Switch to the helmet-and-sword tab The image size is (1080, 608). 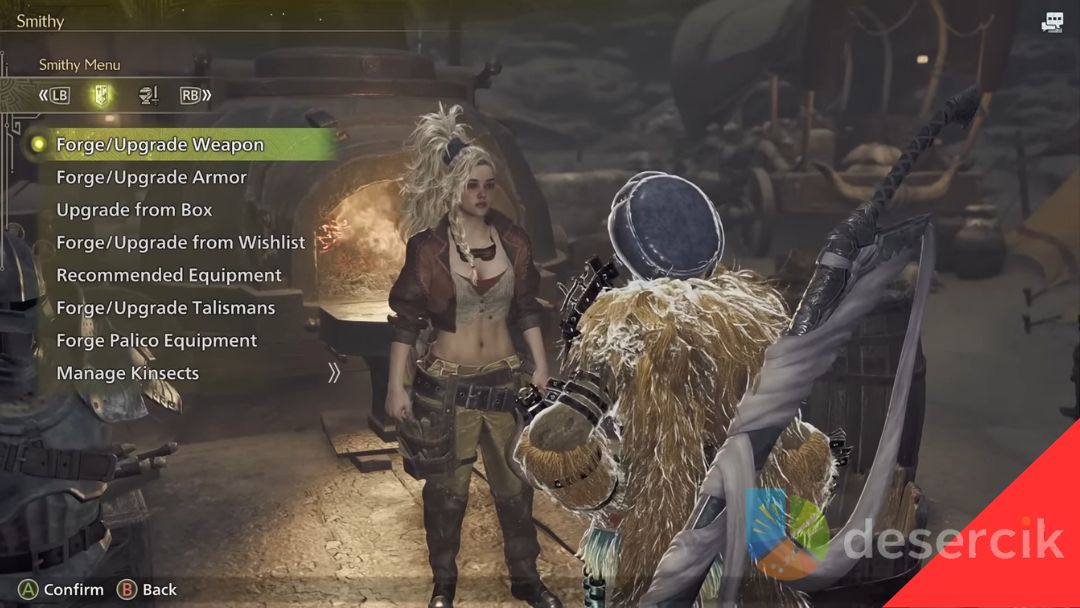click(148, 96)
